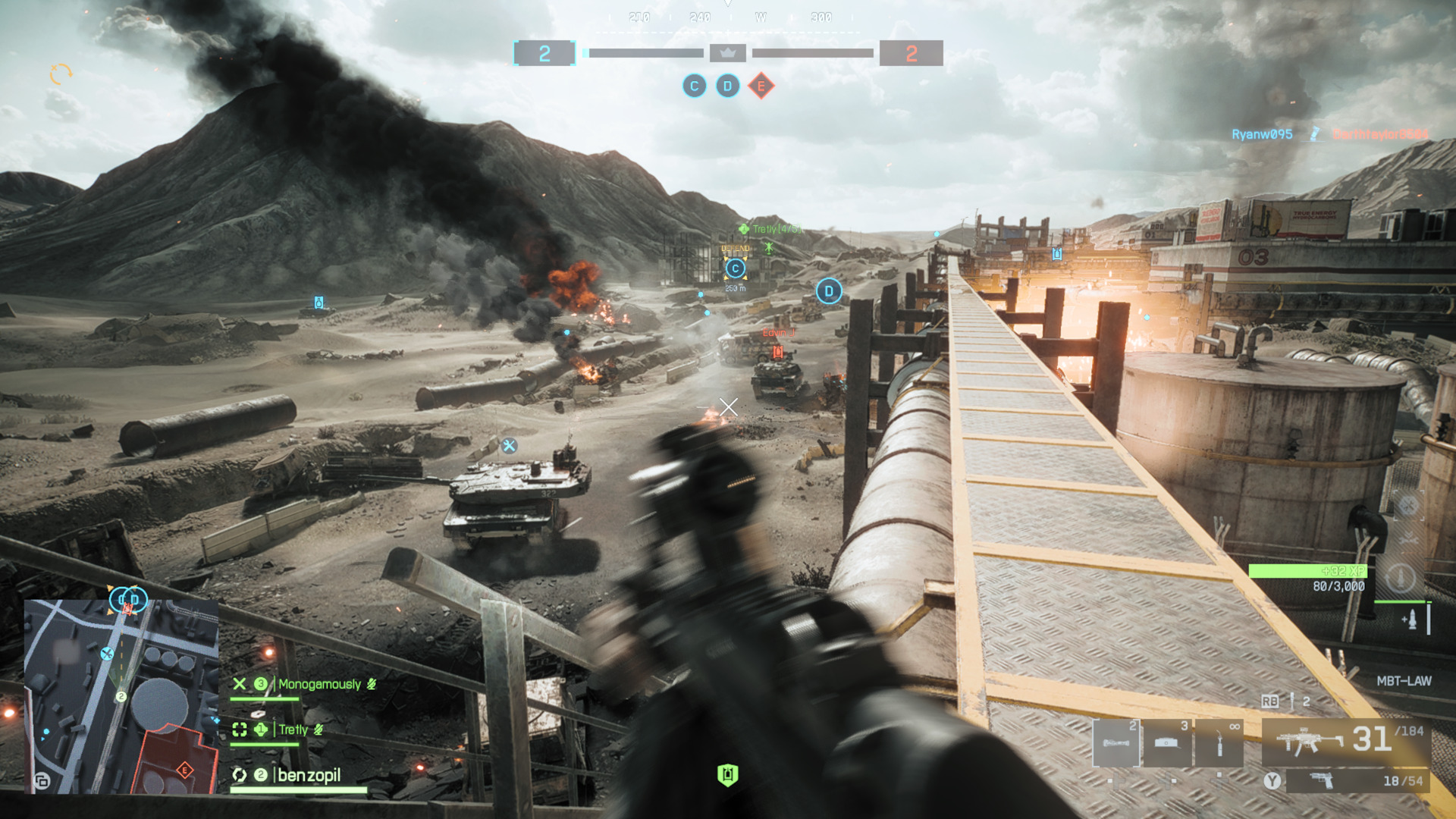Screen dimensions: 1456x819
Task: Click the green ammo crate shield icon
Action: pos(727,775)
